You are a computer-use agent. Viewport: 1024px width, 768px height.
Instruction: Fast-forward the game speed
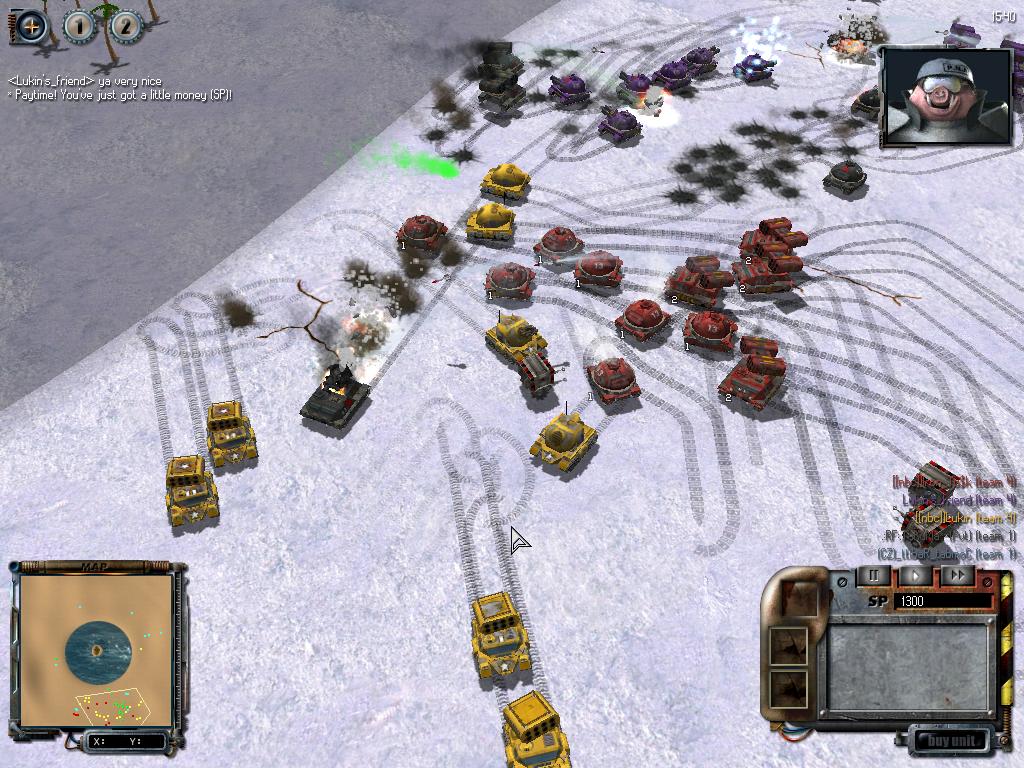point(957,576)
